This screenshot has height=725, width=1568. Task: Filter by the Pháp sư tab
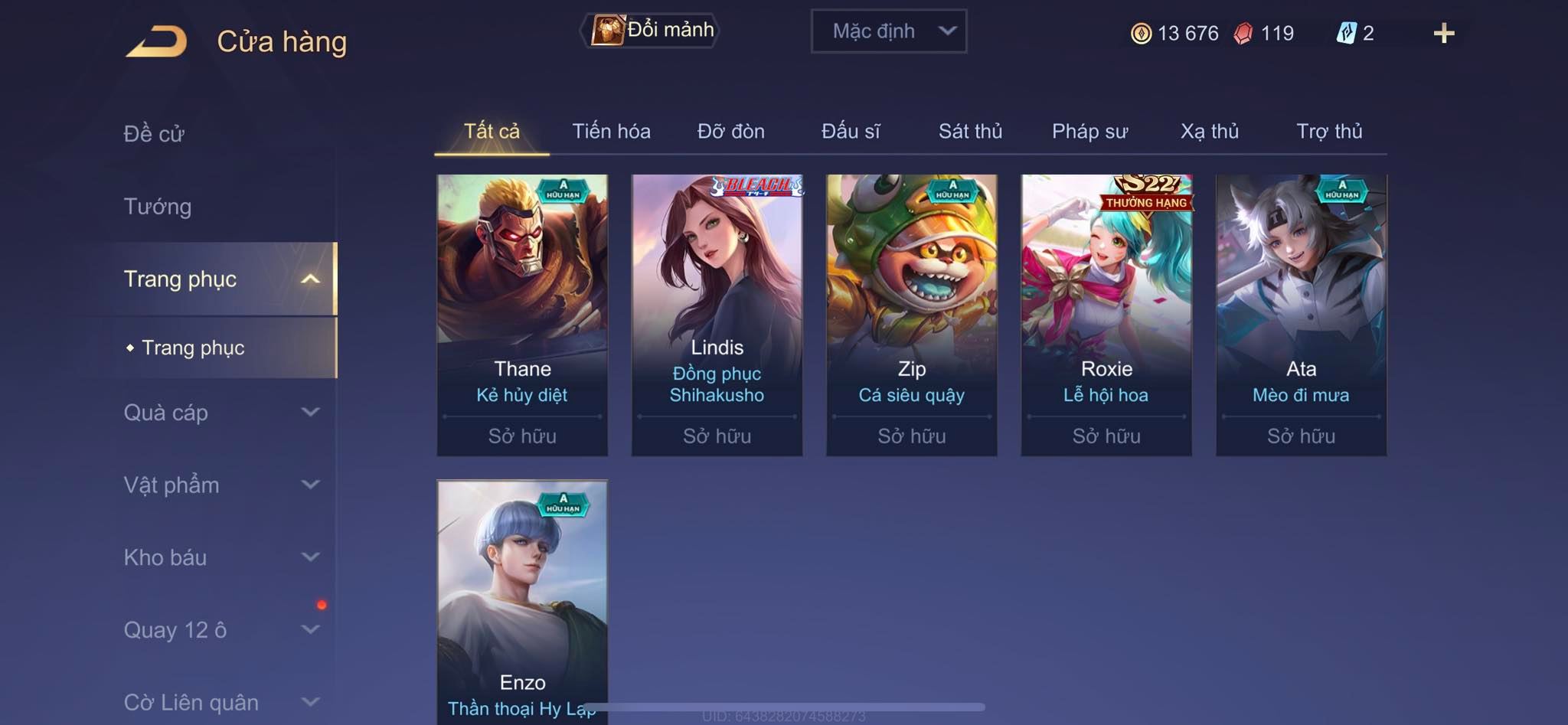(1089, 131)
